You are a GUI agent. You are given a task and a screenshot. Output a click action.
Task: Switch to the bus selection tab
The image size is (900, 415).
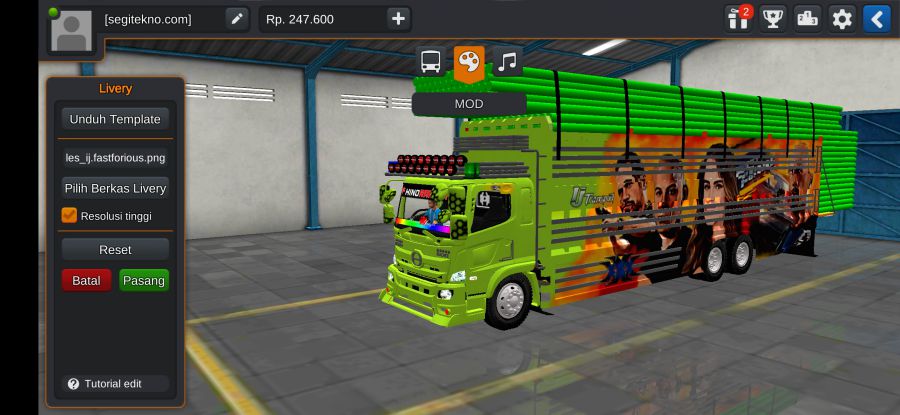[x=430, y=62]
